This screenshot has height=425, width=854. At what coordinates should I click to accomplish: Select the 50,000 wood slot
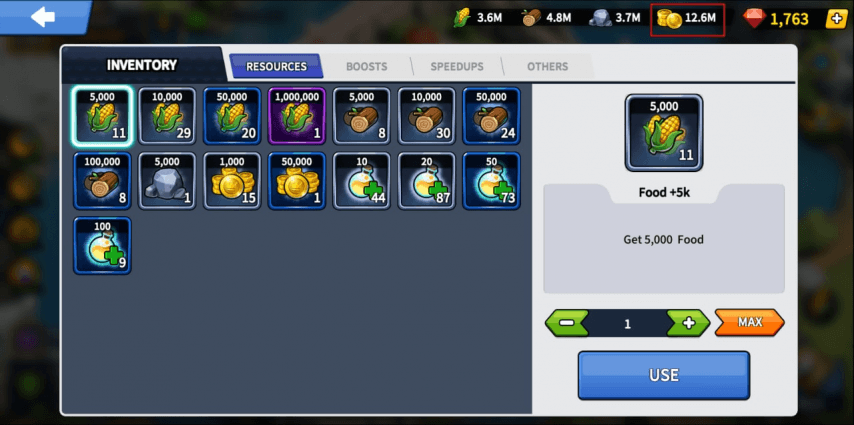click(491, 116)
